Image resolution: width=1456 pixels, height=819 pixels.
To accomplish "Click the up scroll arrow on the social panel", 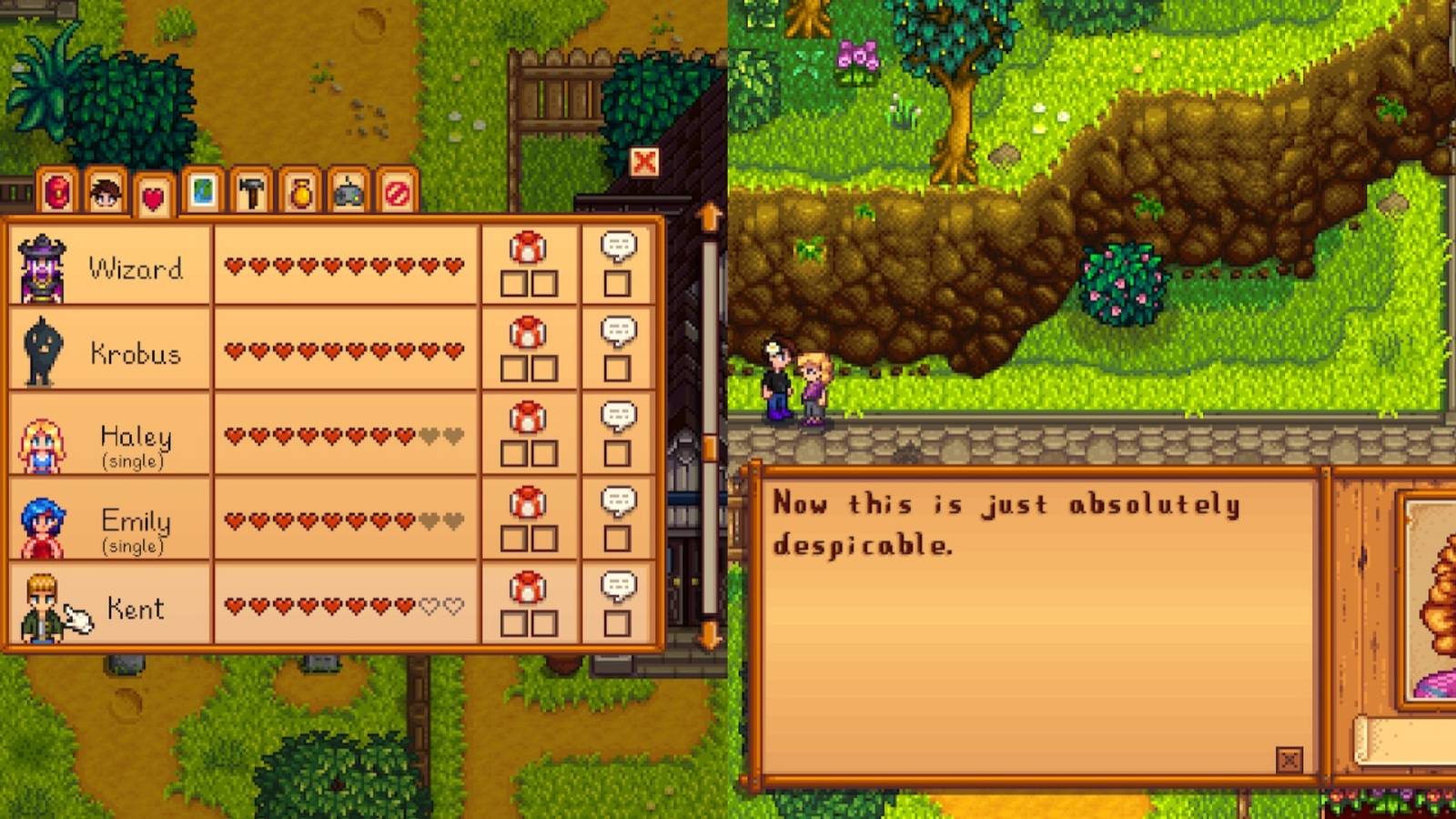I will point(709,216).
